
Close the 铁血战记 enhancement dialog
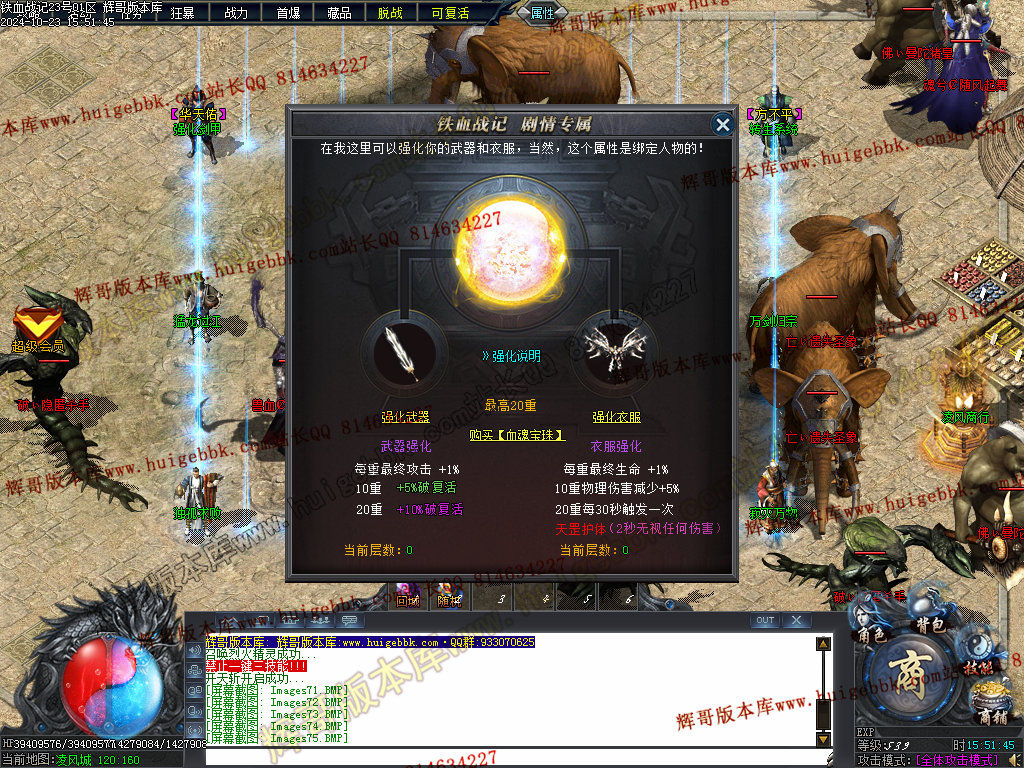tap(722, 124)
